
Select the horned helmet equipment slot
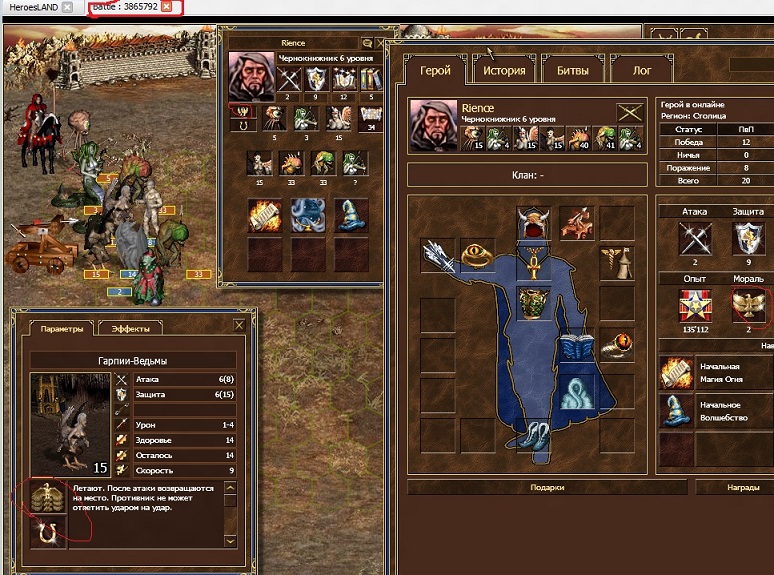pos(534,222)
